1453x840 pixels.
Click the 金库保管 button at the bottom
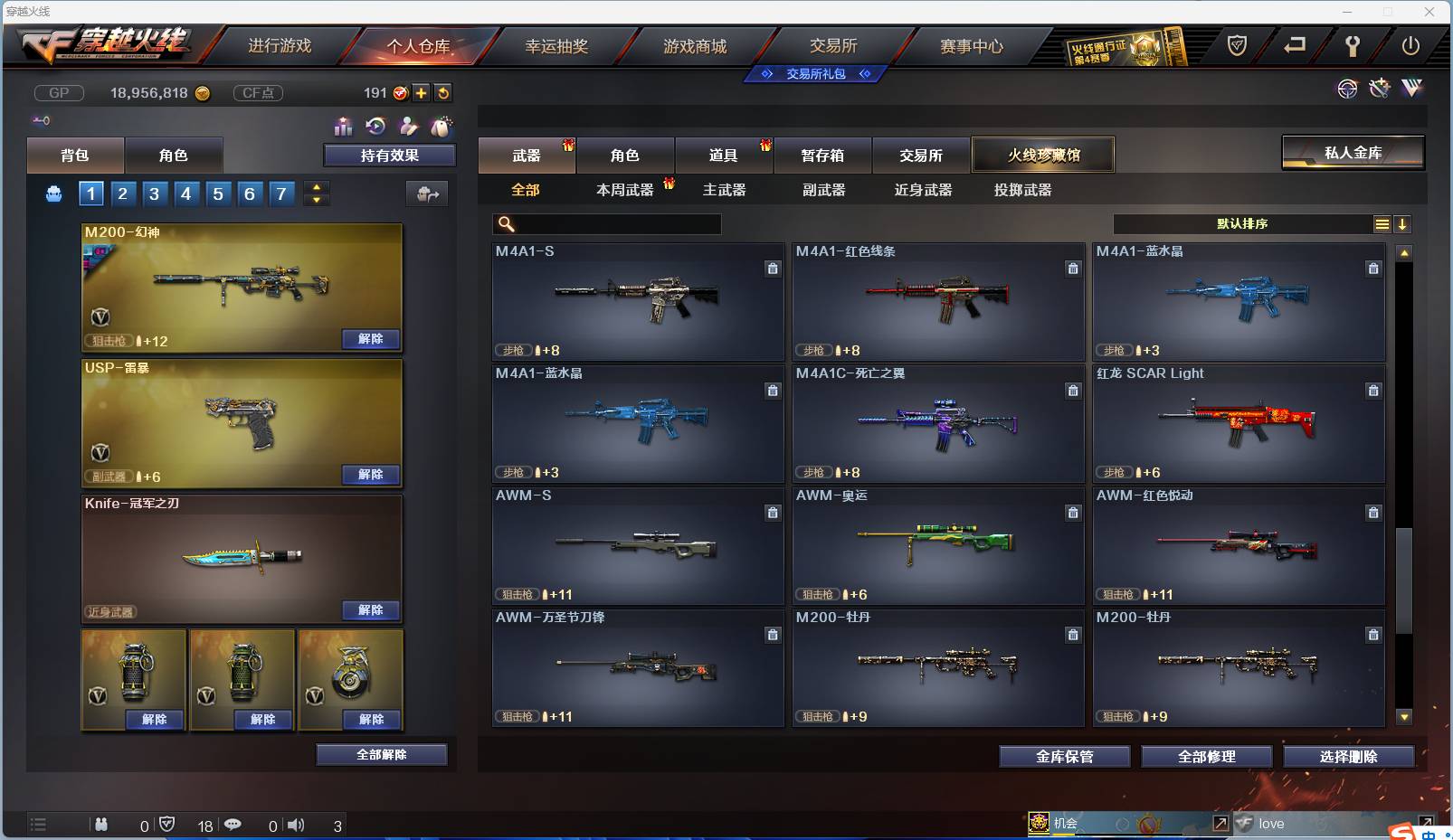coord(1064,756)
